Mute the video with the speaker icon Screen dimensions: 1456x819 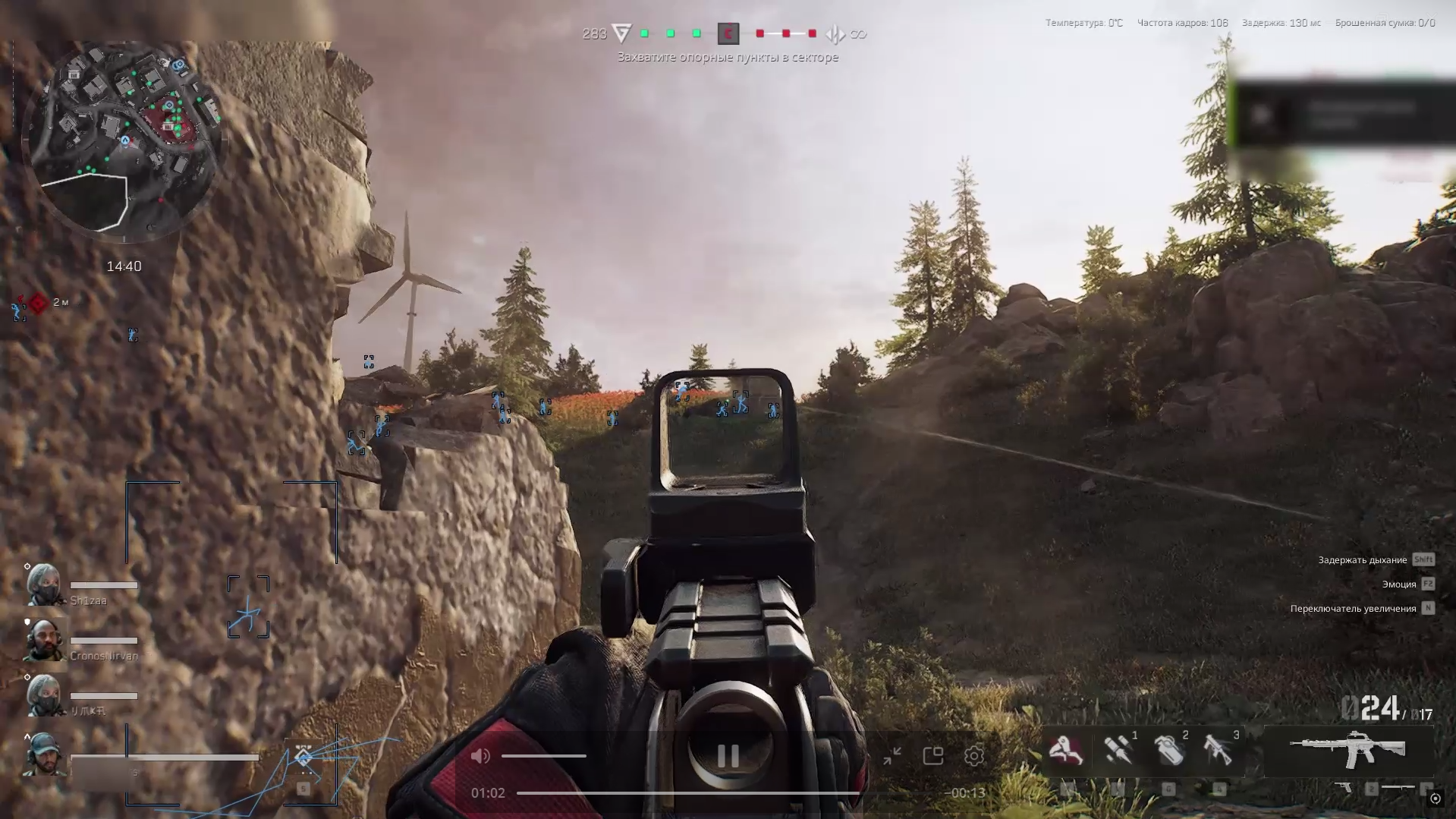pyautogui.click(x=480, y=756)
